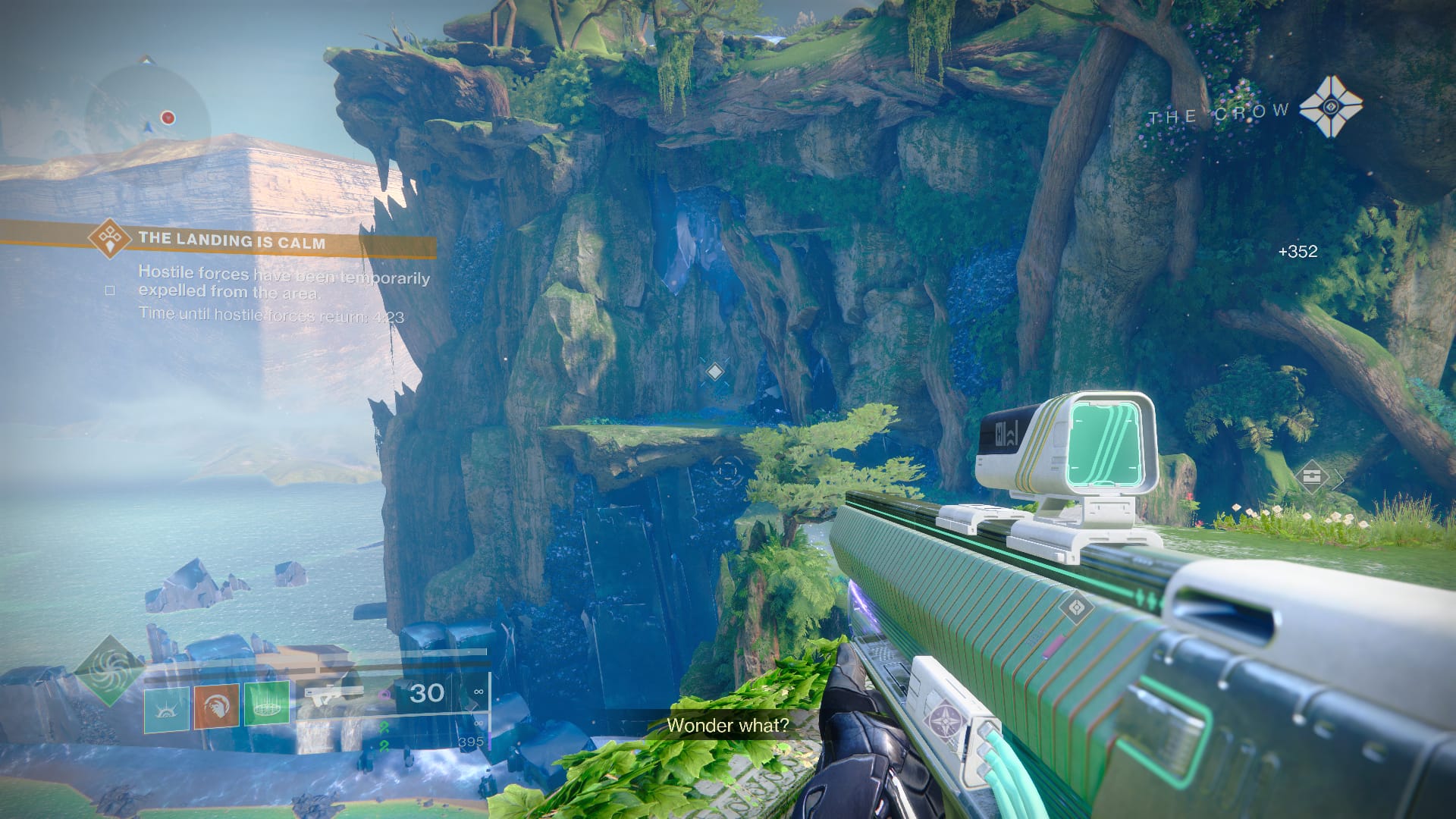This screenshot has height=819, width=1456.
Task: Select the treasure chest waypoint marker
Action: click(1311, 477)
